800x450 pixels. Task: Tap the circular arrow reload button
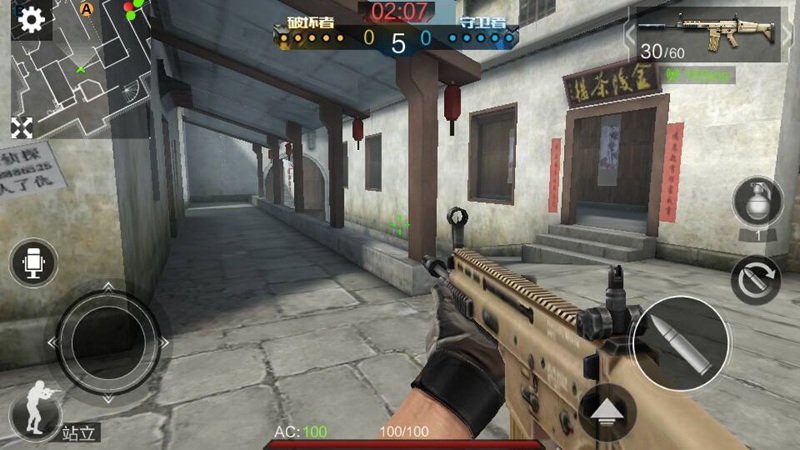pyautogui.click(x=755, y=280)
